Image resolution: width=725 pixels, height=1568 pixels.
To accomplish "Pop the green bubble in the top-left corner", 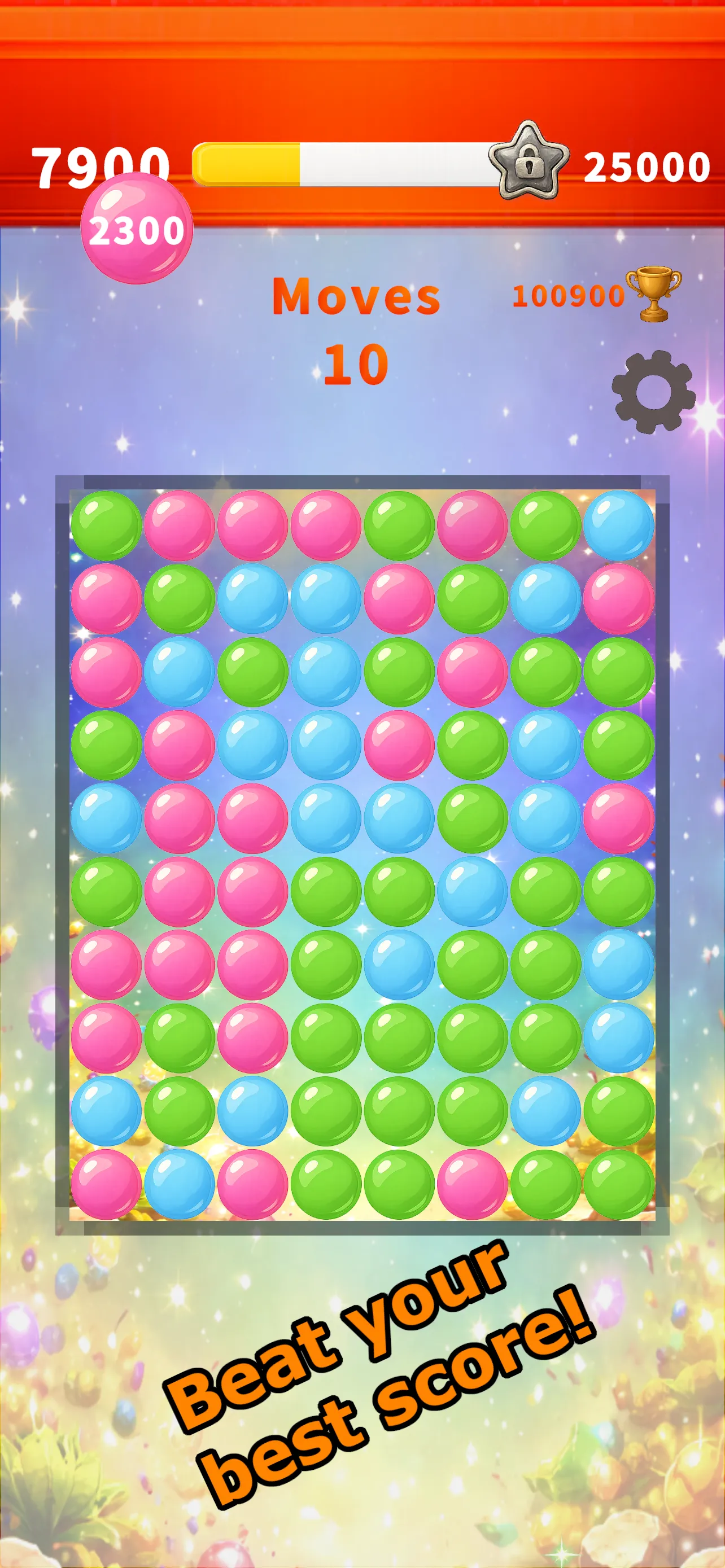I will pos(107,527).
